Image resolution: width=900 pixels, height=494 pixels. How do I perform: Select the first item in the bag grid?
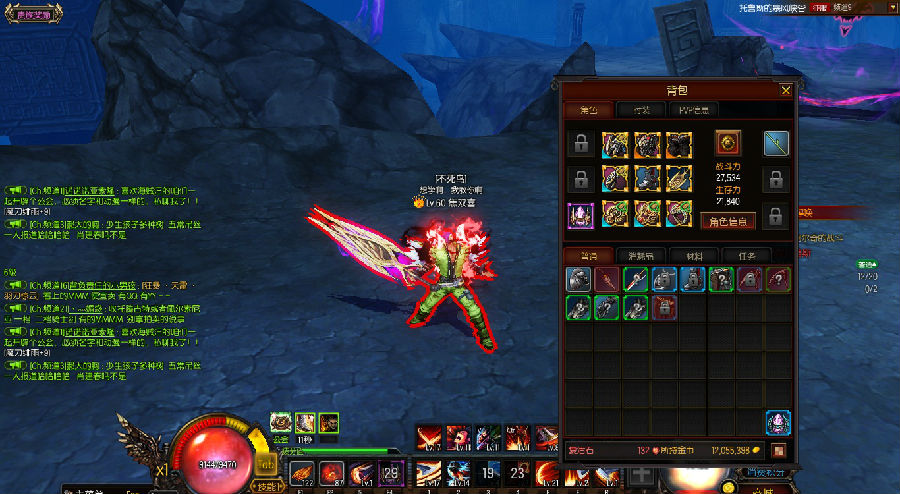point(580,280)
